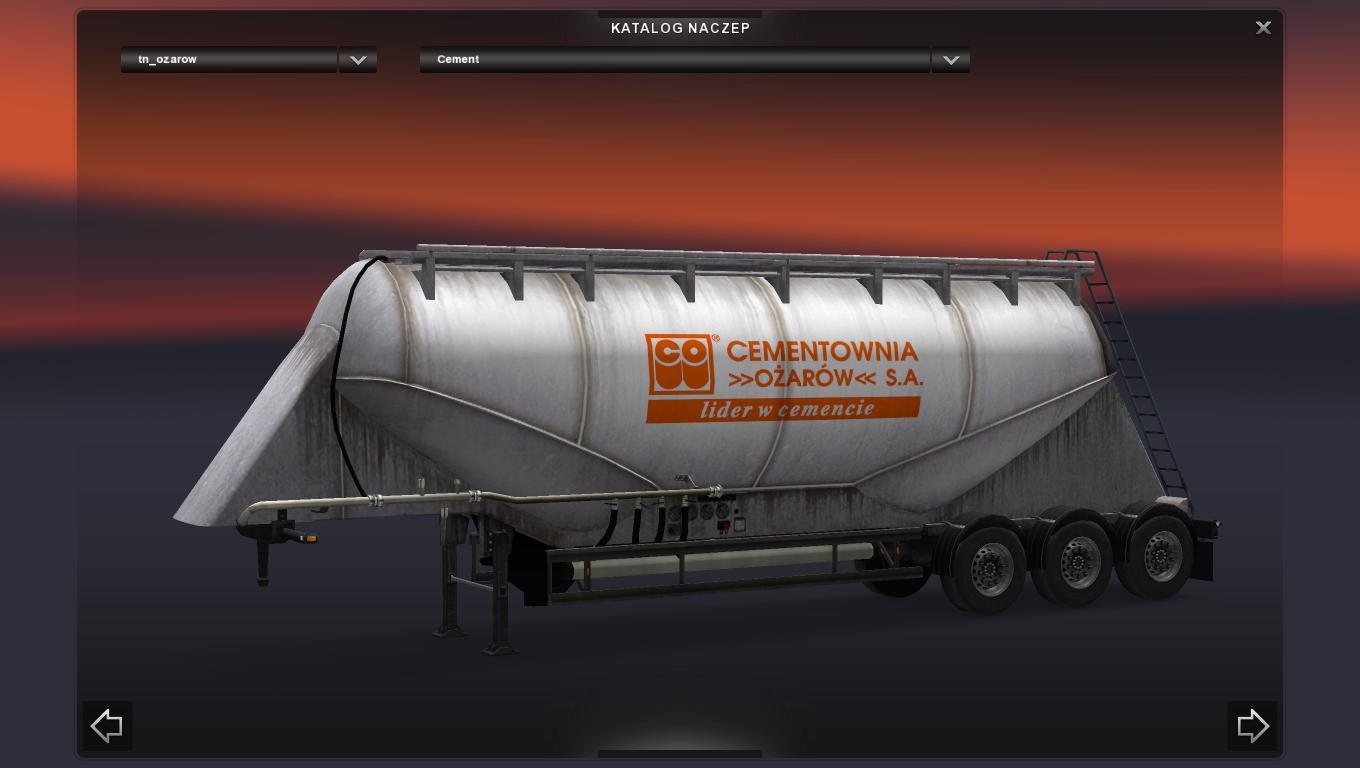
Task: Show the previous trailer with left arrow
Action: point(107,726)
